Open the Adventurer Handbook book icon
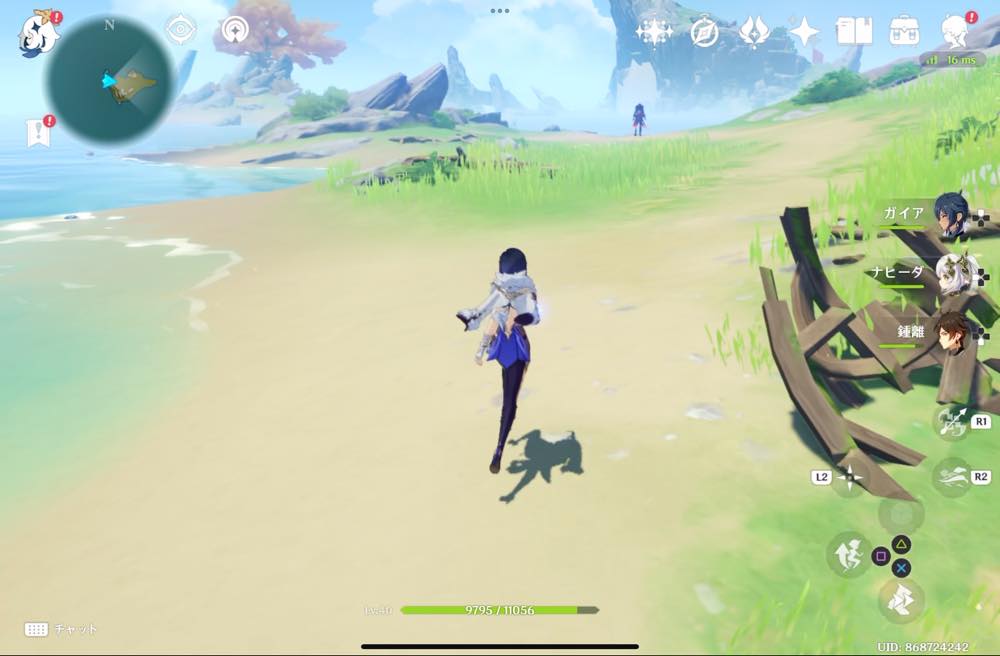Image resolution: width=1000 pixels, height=656 pixels. coord(854,32)
